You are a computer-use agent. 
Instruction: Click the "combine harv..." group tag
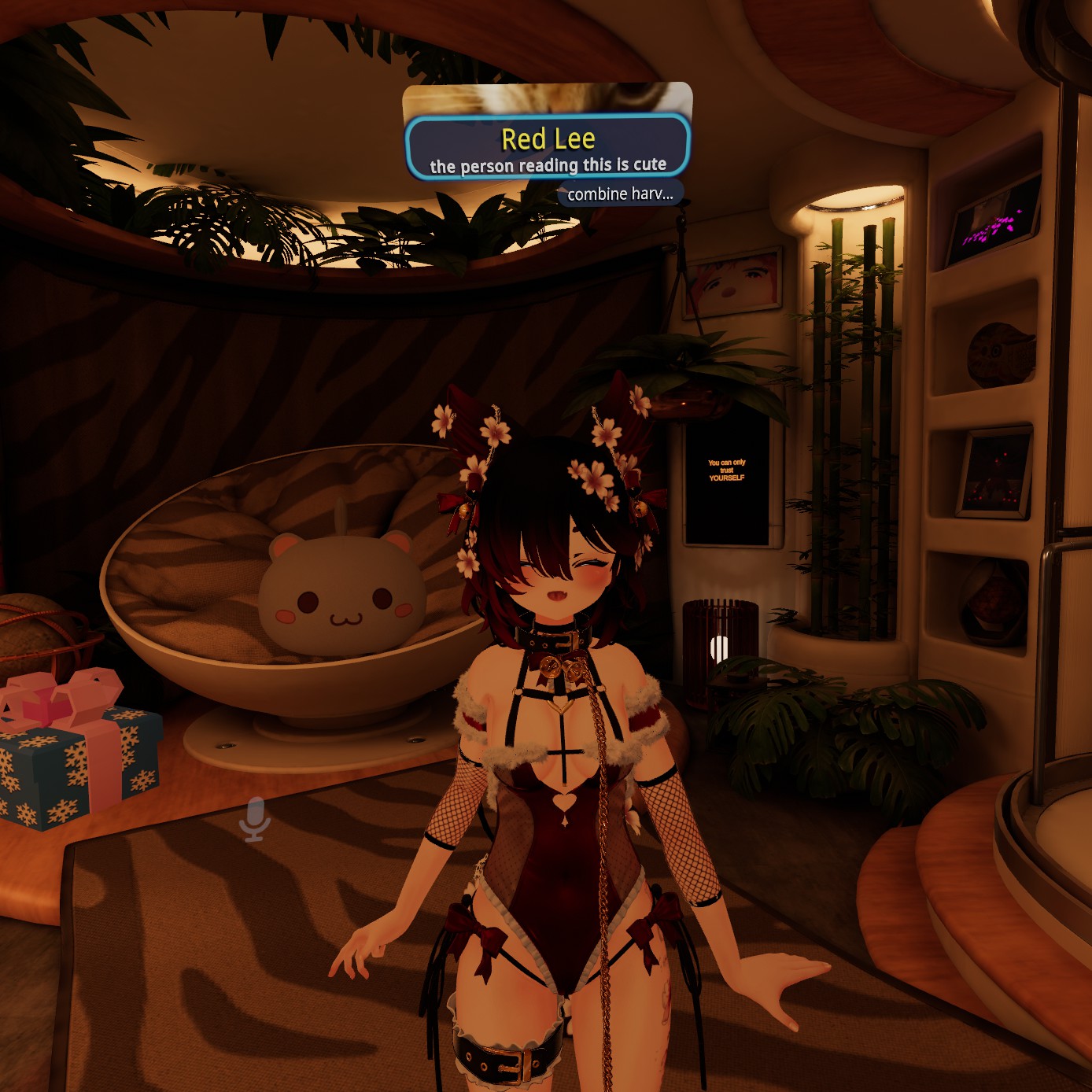(620, 194)
